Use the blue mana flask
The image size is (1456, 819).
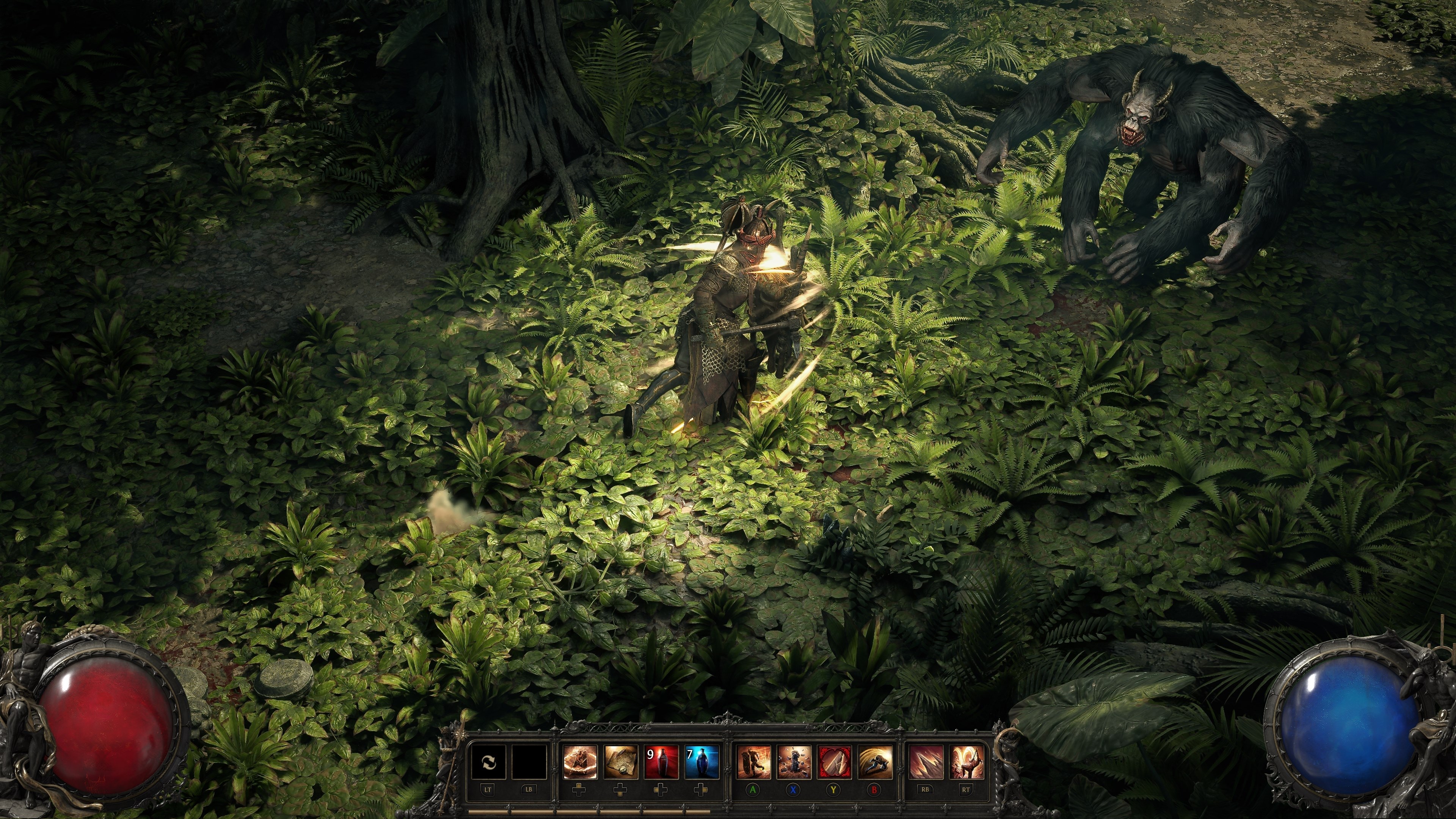point(701,763)
